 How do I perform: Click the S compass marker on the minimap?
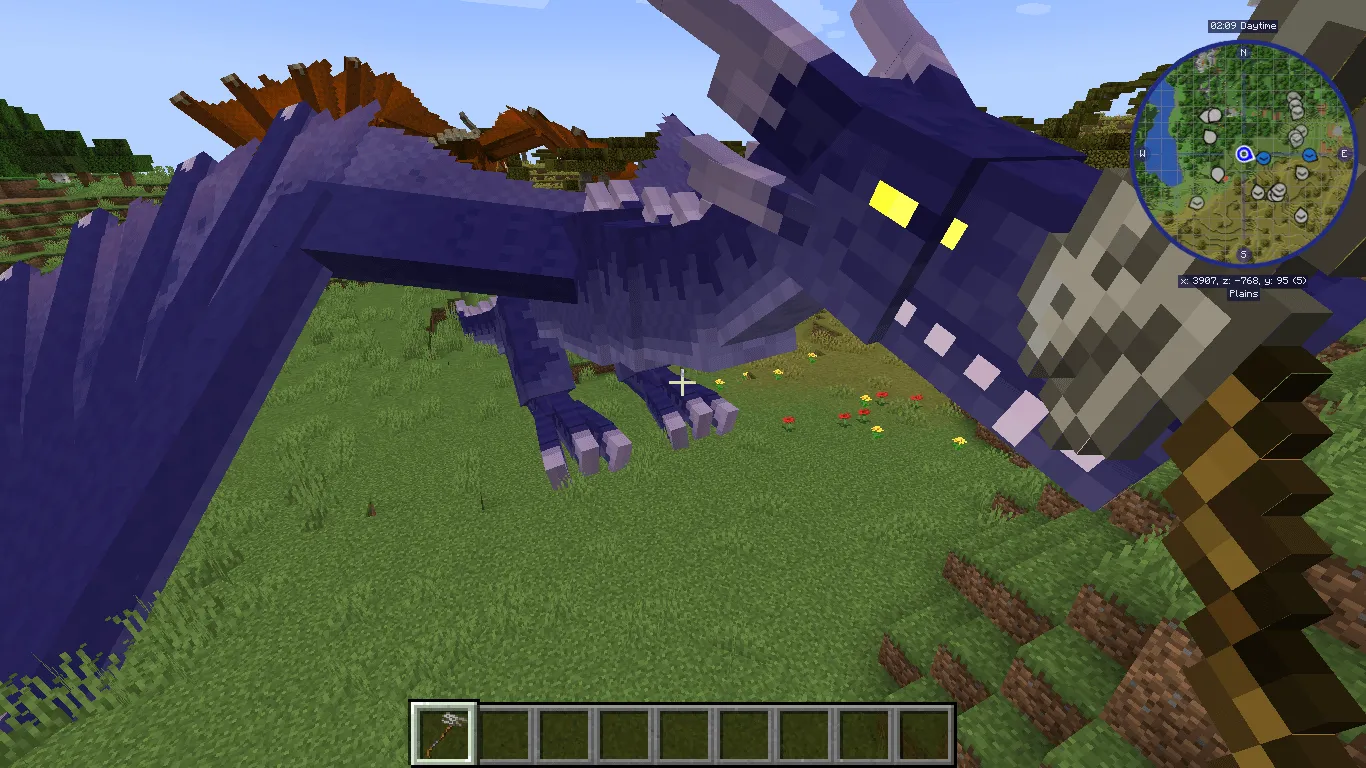tap(1242, 253)
